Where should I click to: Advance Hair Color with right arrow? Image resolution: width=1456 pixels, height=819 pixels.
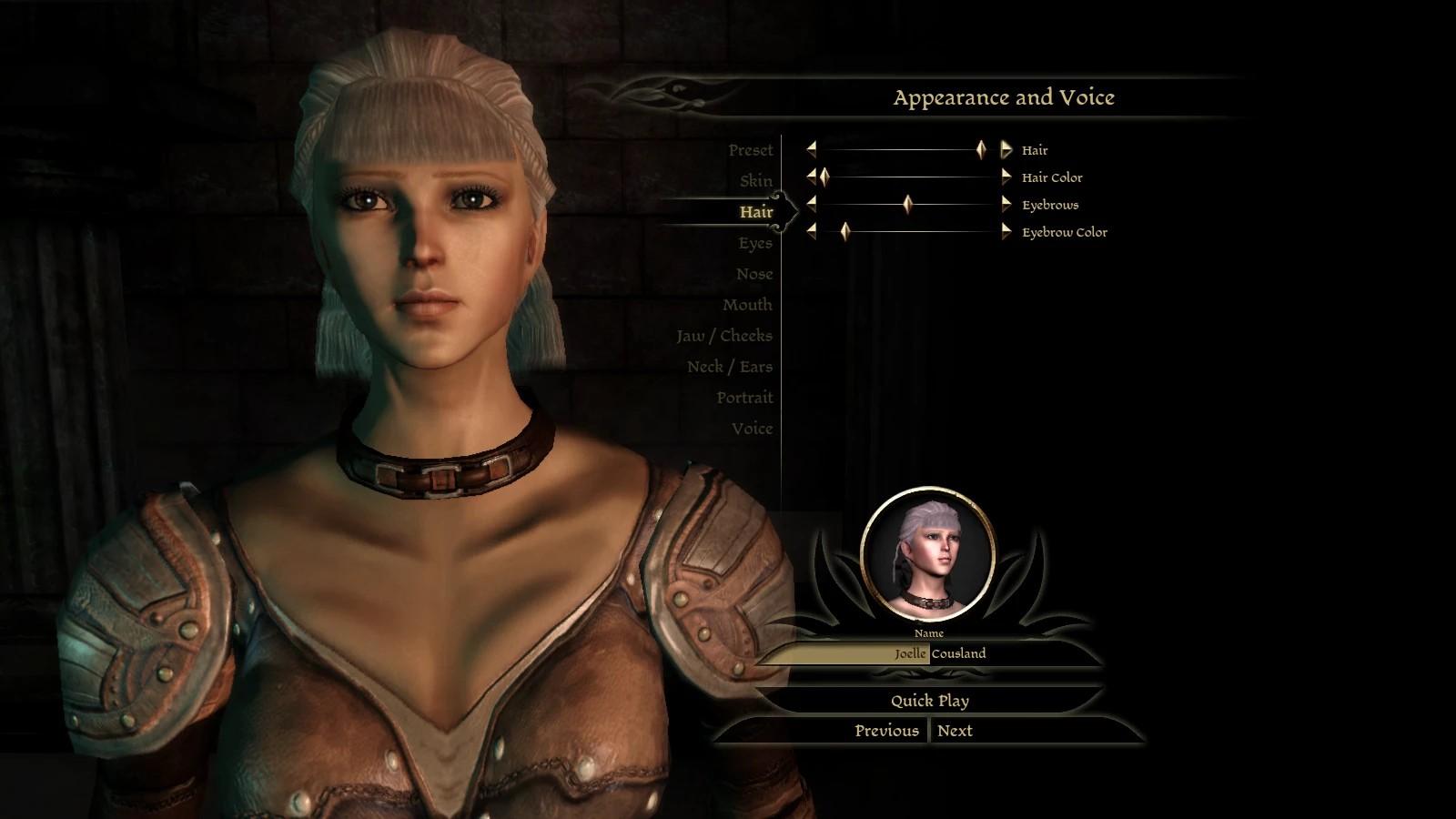1006,177
